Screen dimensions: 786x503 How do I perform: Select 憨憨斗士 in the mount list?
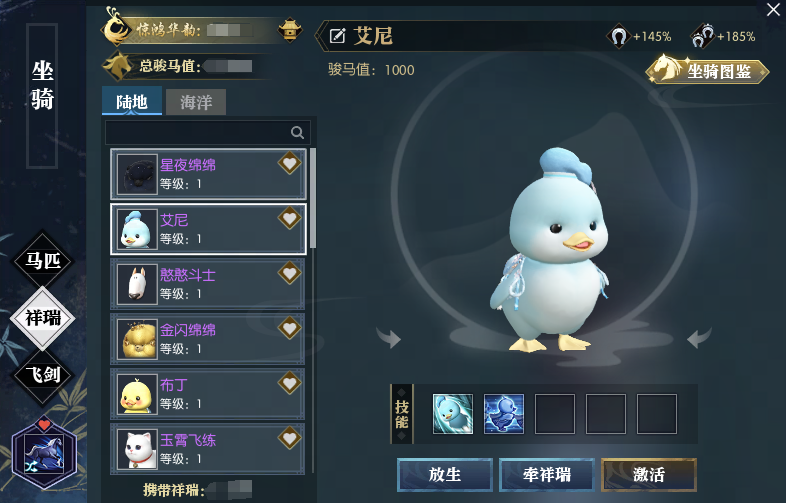pyautogui.click(x=208, y=284)
